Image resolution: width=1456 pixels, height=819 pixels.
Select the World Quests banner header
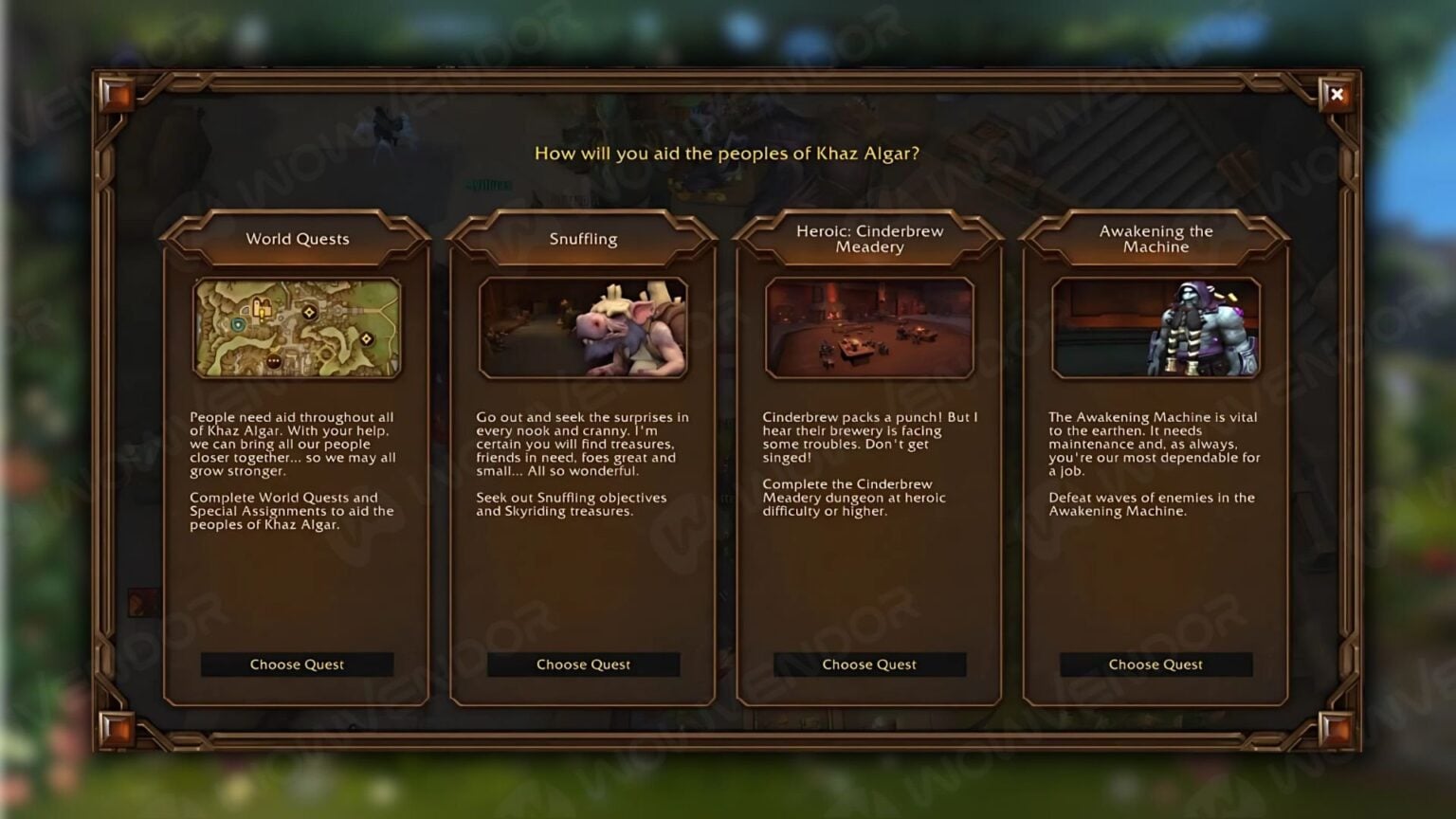[x=297, y=239]
